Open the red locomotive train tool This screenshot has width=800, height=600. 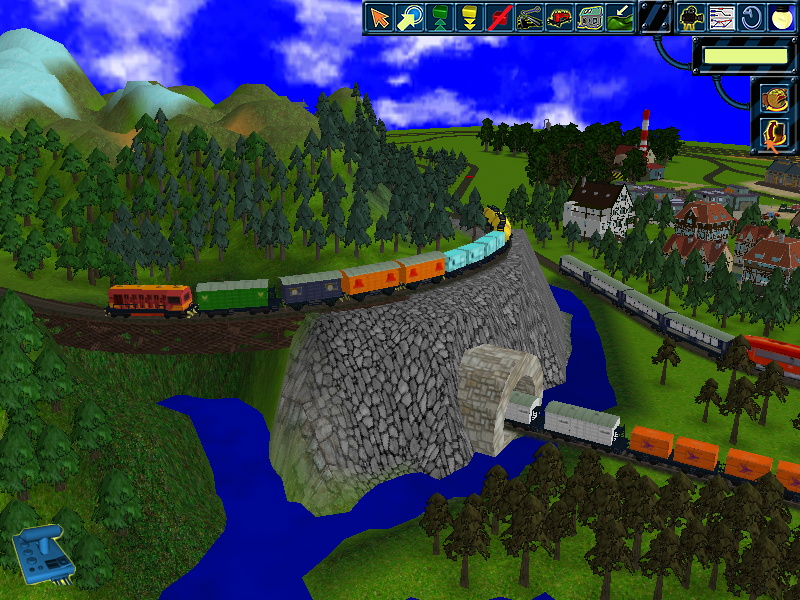(561, 17)
